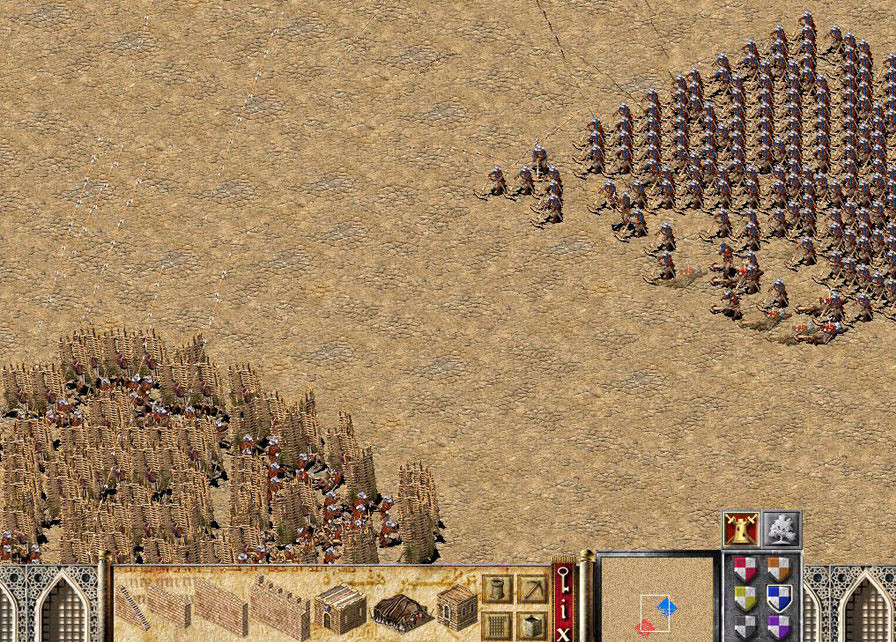This screenshot has width=896, height=642.
Task: Place the stone barracks building
Action: pos(341,606)
